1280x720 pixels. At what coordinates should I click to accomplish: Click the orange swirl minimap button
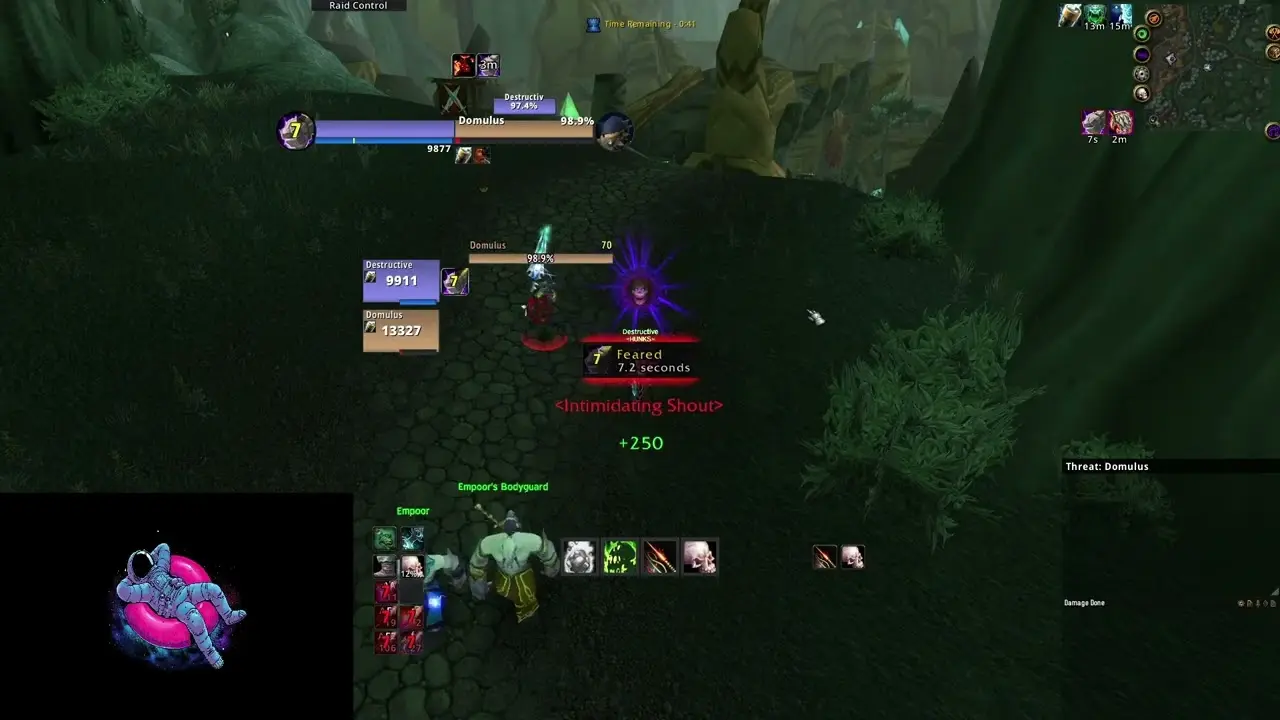(1154, 18)
